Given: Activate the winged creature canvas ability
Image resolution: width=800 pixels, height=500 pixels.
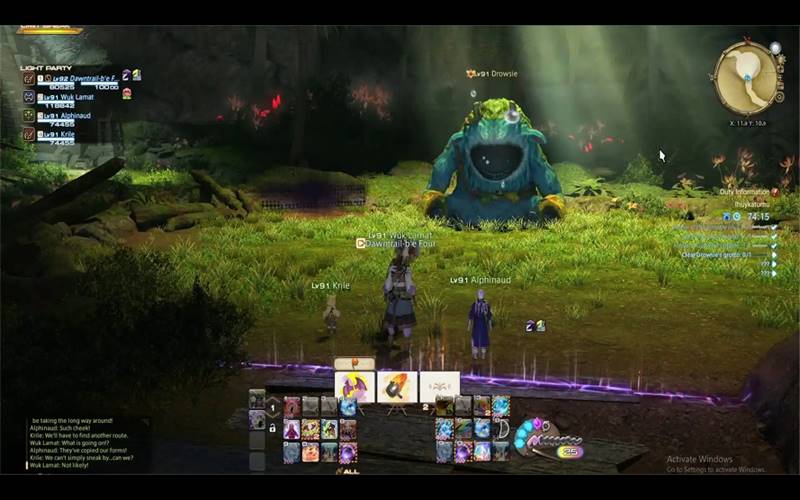Looking at the screenshot, I should [355, 386].
